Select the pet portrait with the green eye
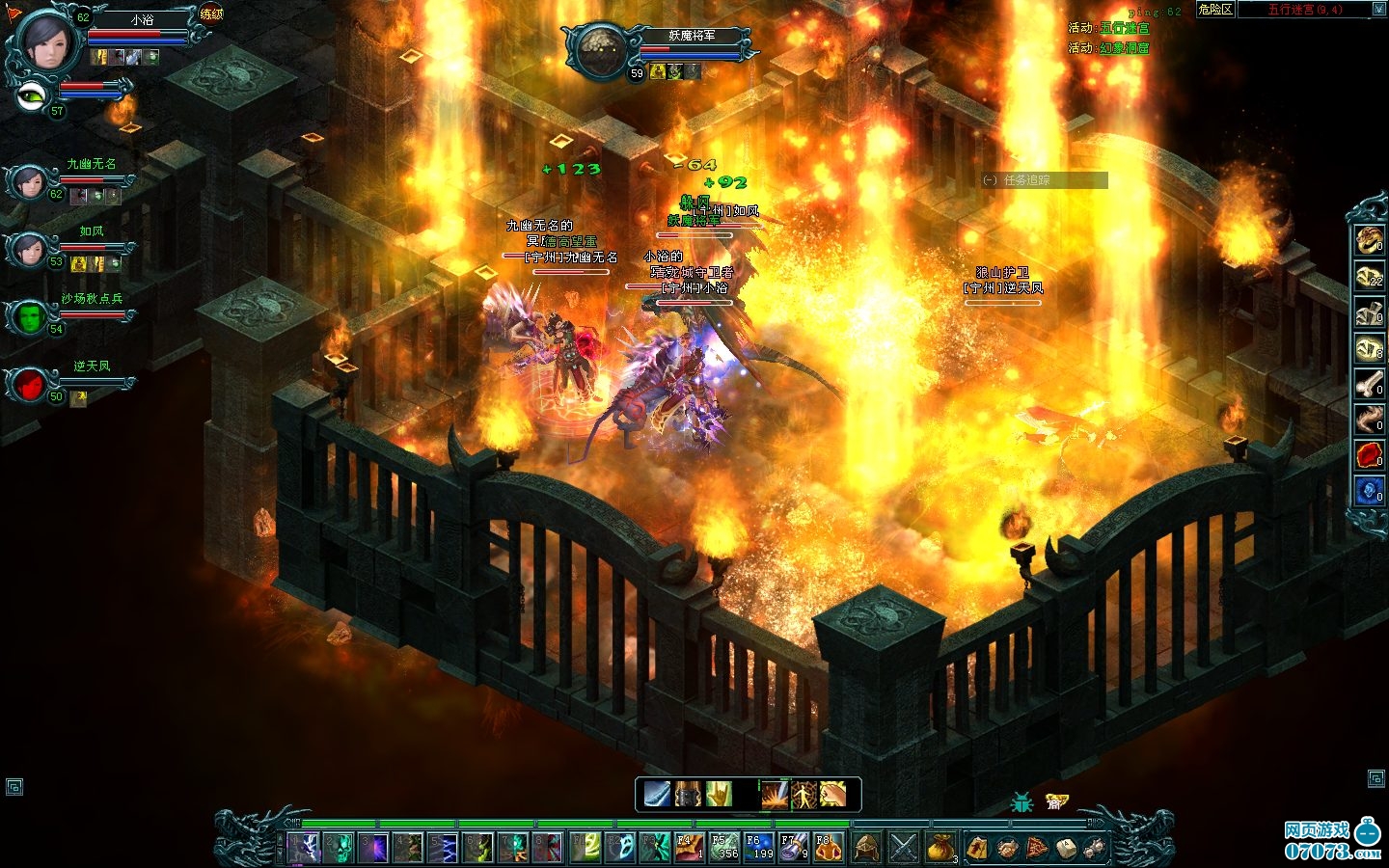 tap(34, 95)
